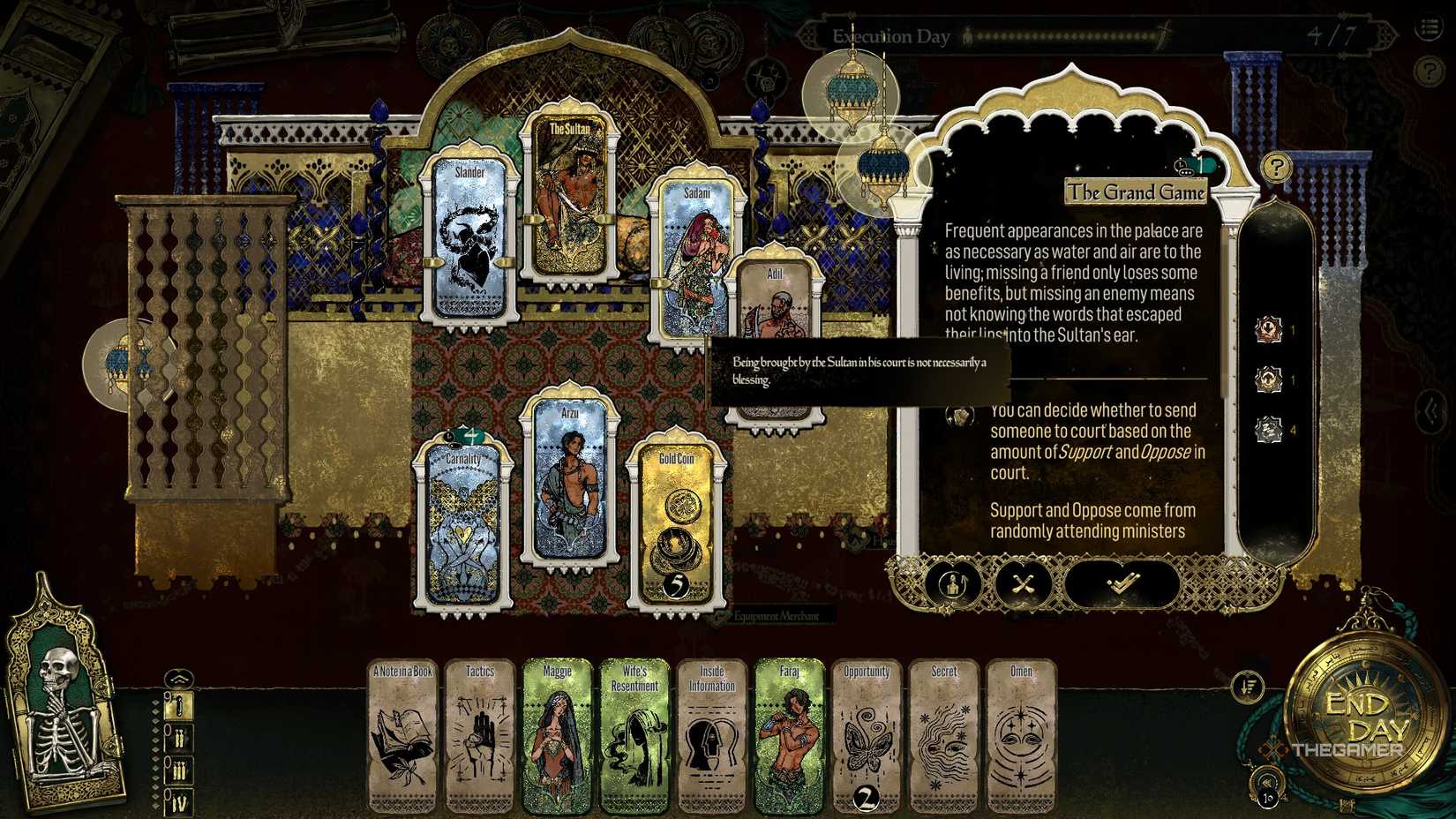Click the Execution Day banner at the top
Viewport: 1456px width, 819px height.
(x=889, y=36)
